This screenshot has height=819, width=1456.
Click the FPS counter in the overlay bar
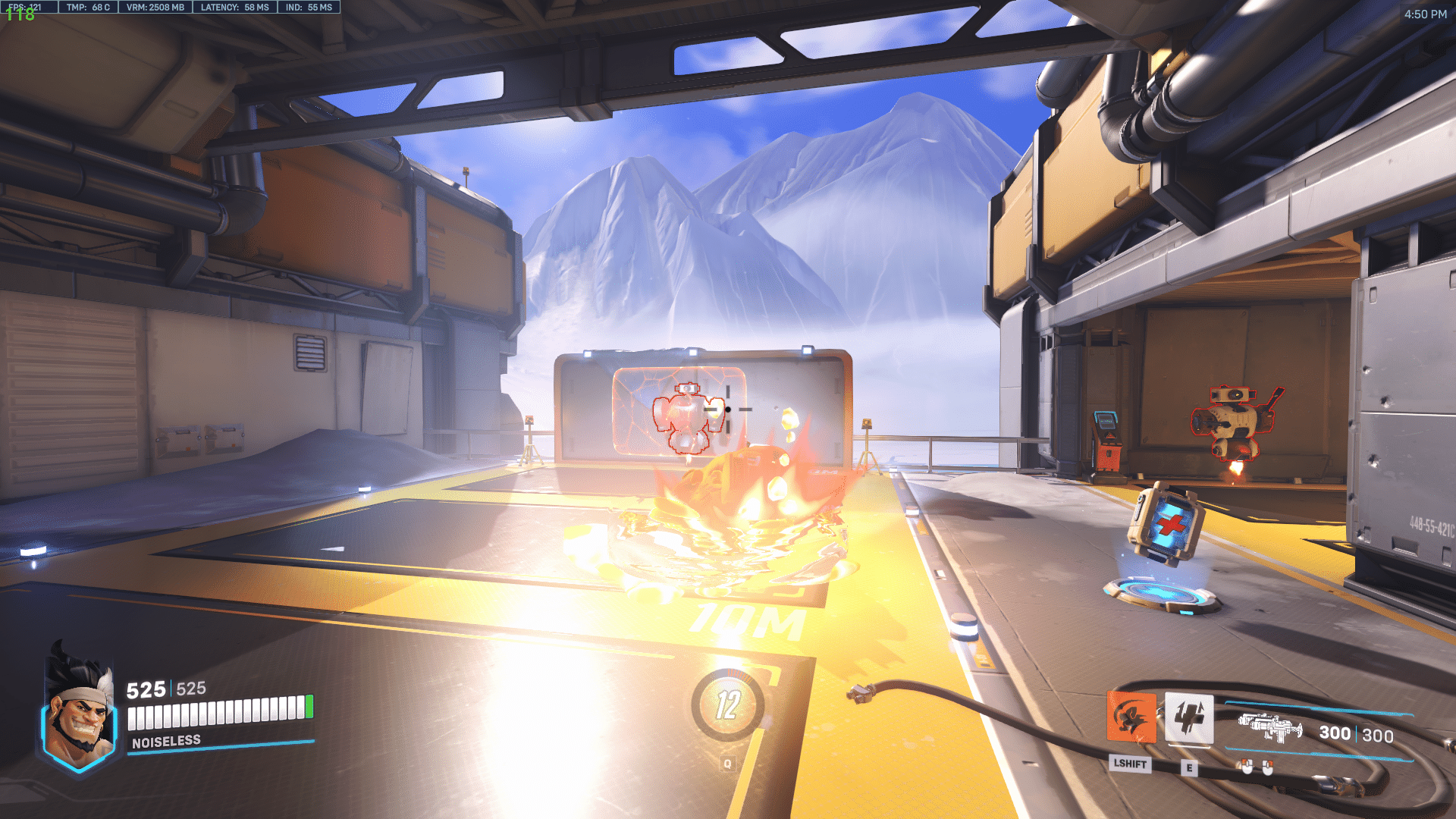pyautogui.click(x=27, y=7)
